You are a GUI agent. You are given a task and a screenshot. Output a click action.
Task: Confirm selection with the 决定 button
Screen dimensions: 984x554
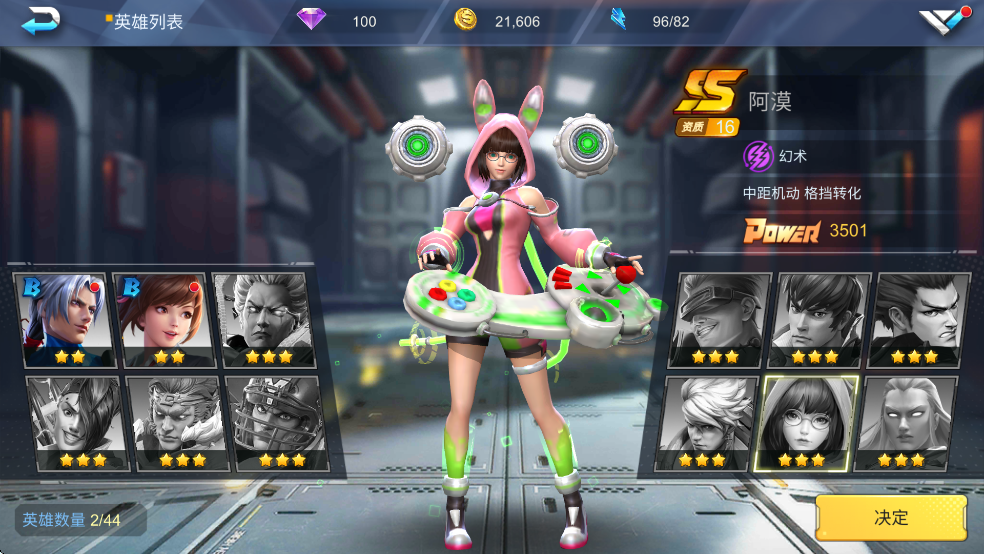891,518
